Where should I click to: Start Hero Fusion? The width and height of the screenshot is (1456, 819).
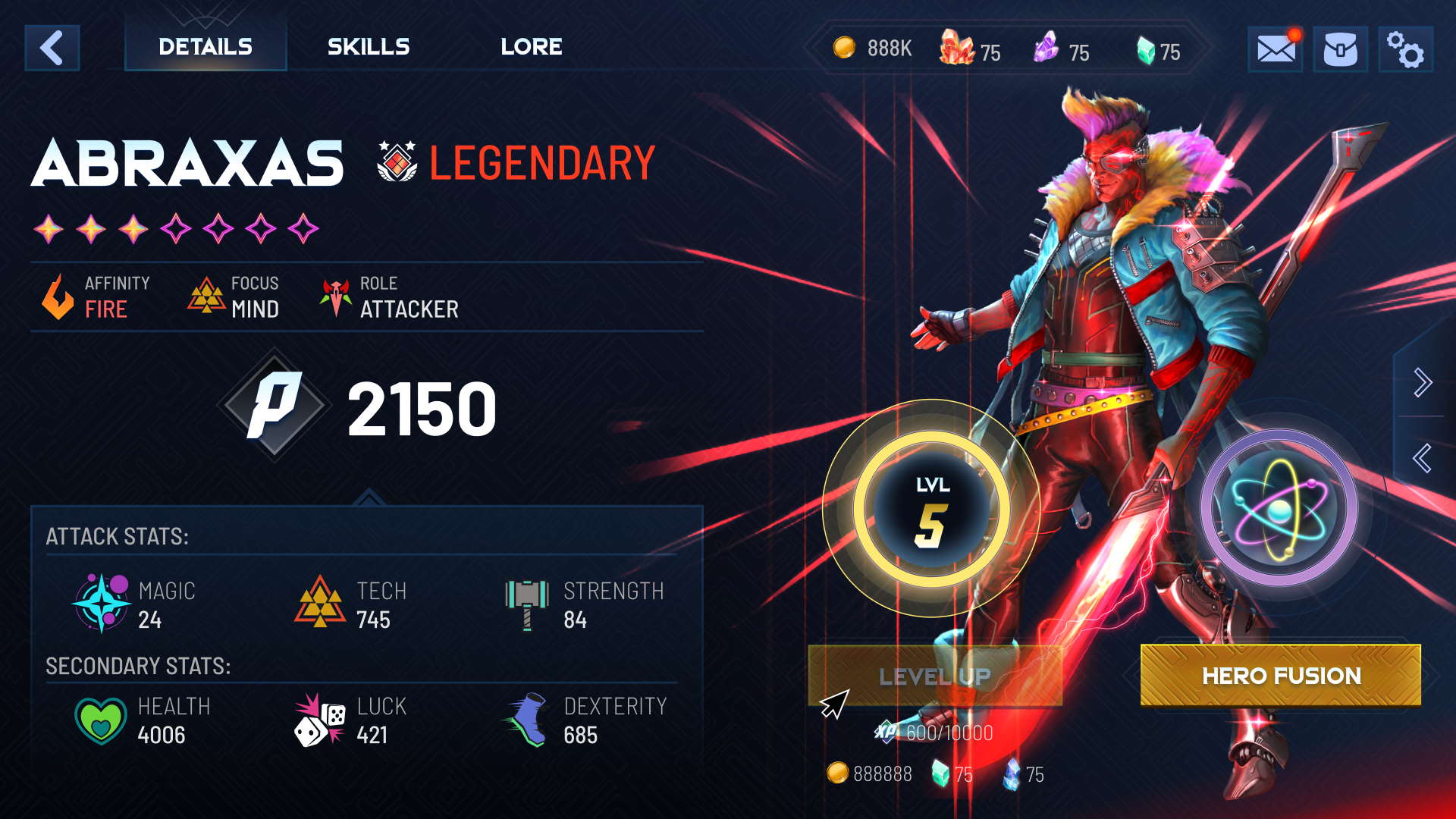(1281, 676)
